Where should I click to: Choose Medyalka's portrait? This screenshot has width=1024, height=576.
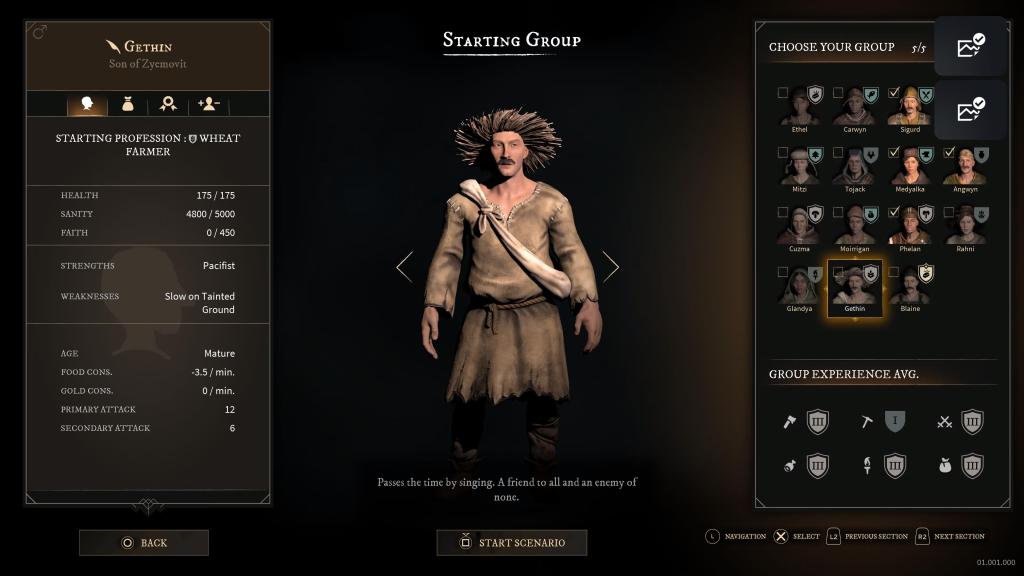(909, 166)
